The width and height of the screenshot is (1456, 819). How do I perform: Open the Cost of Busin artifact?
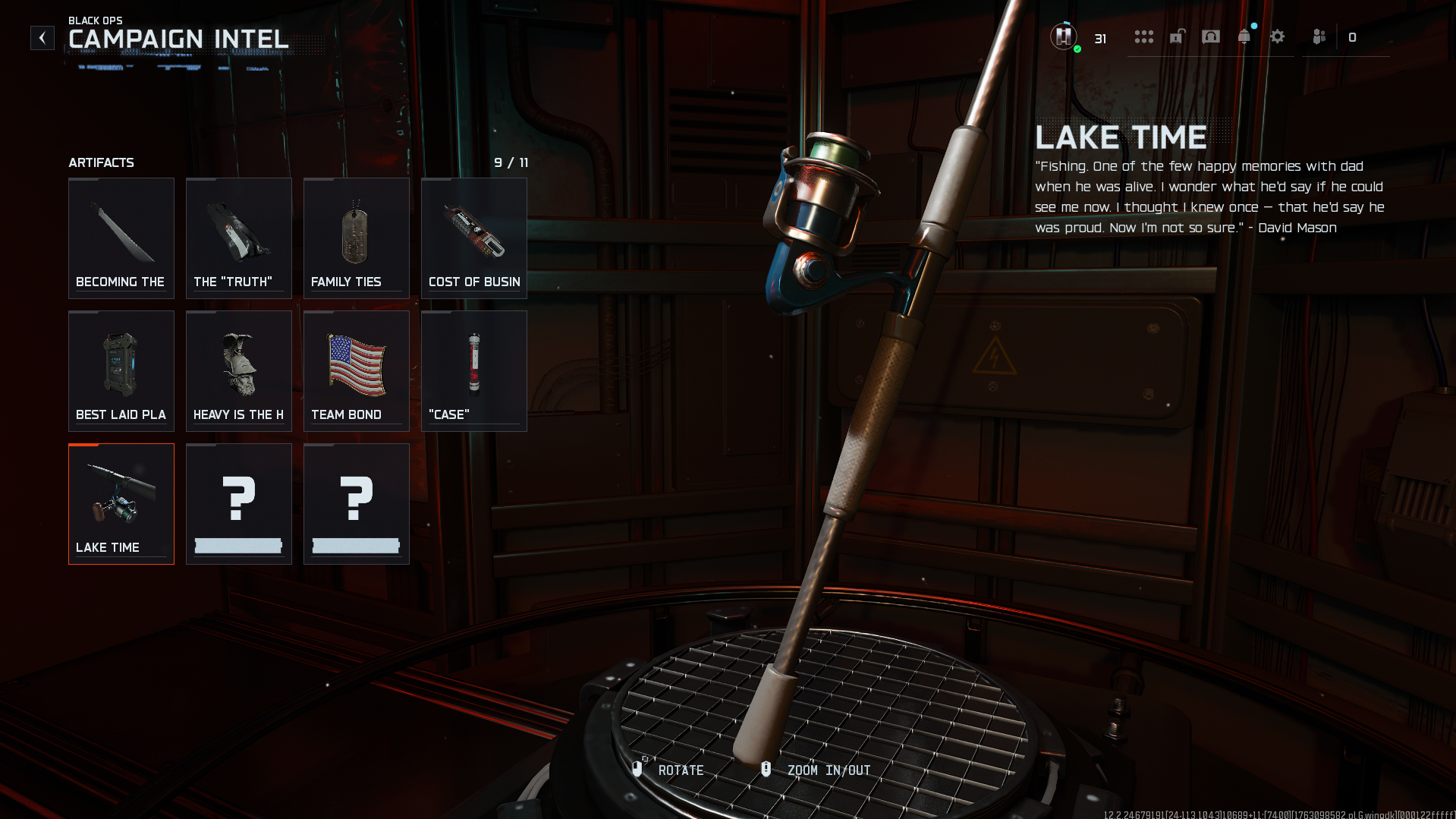[x=474, y=238]
